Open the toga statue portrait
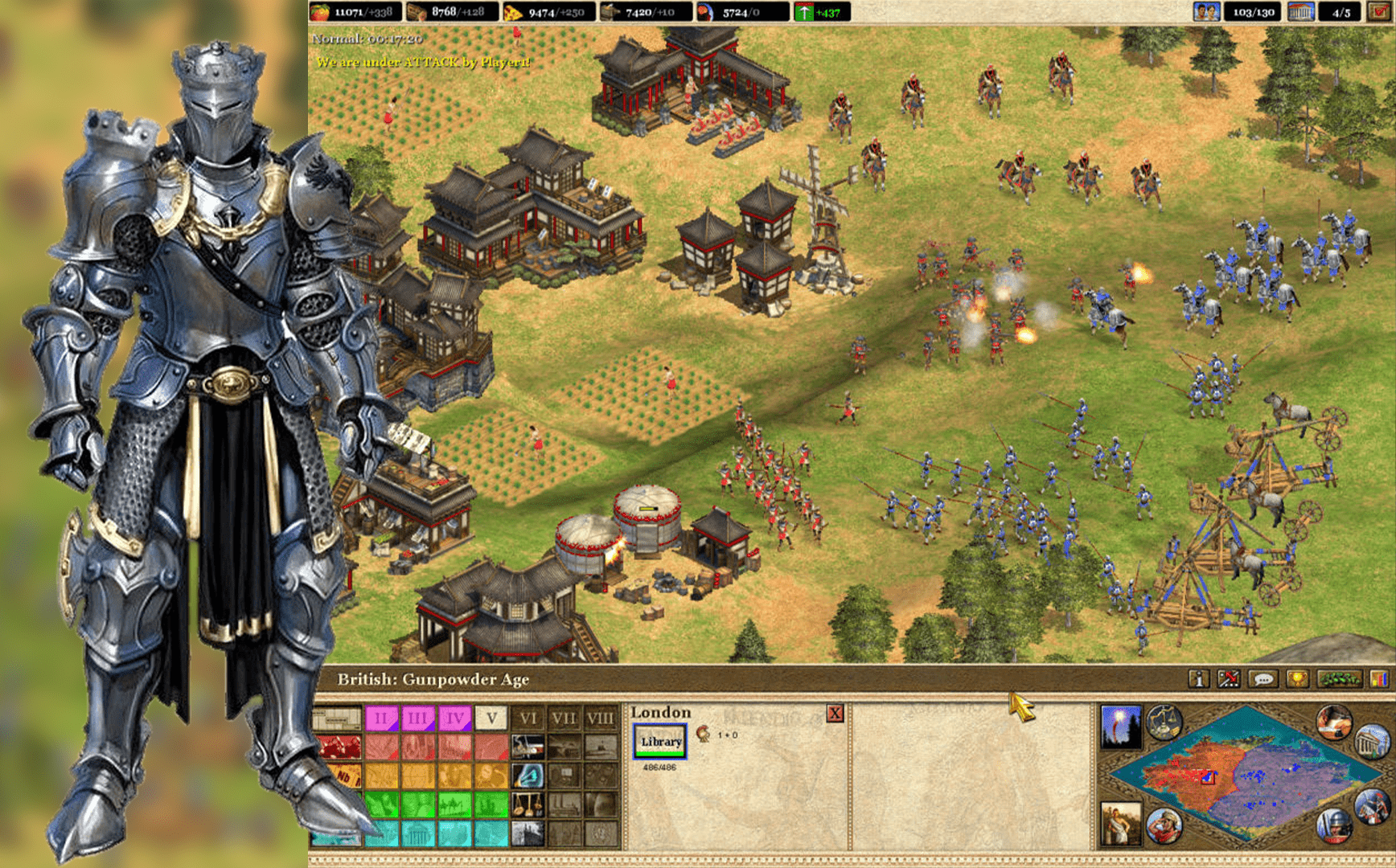This screenshot has height=868, width=1396. pos(1120,824)
